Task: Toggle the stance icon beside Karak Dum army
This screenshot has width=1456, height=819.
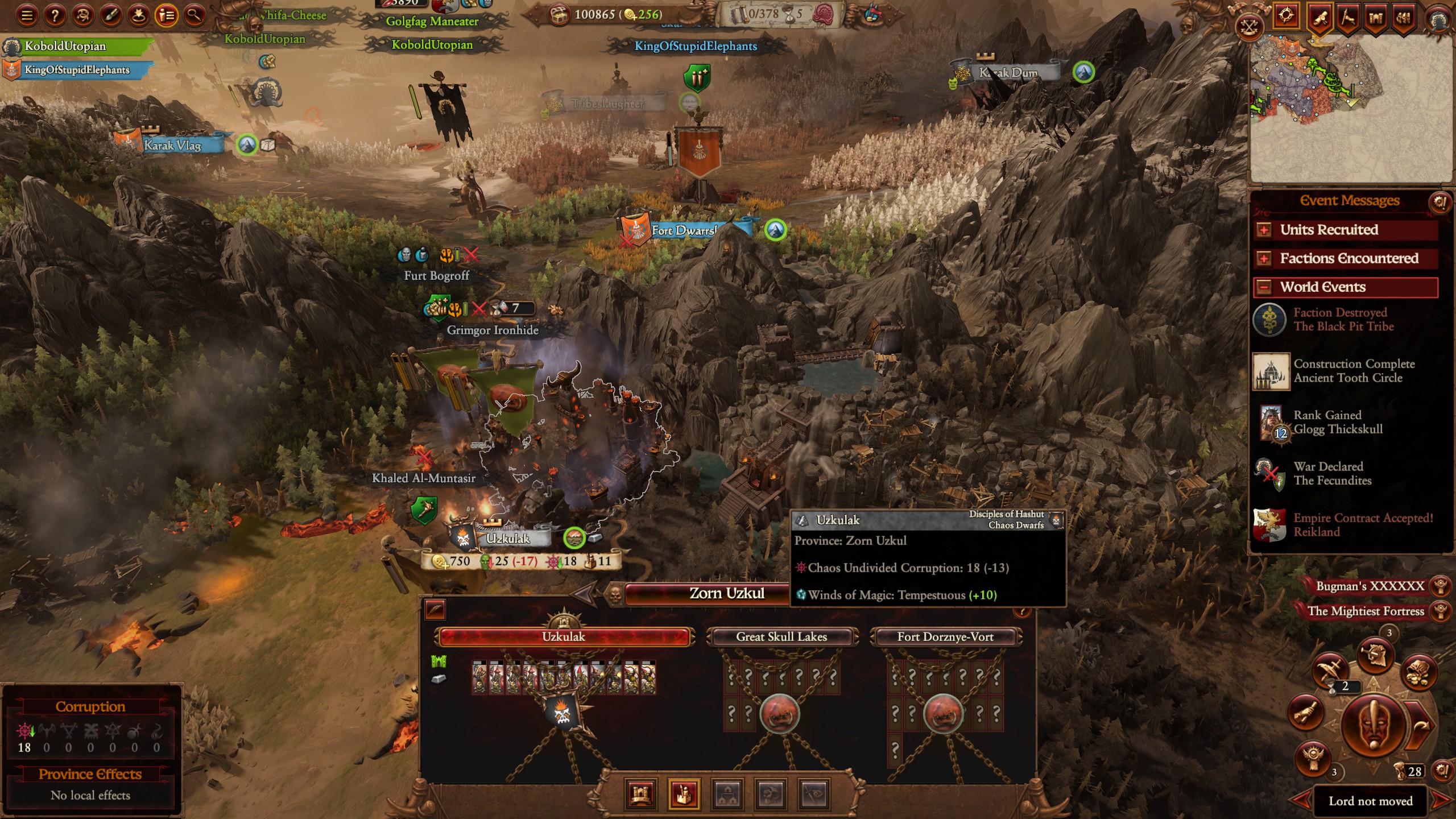Action: tap(1084, 72)
